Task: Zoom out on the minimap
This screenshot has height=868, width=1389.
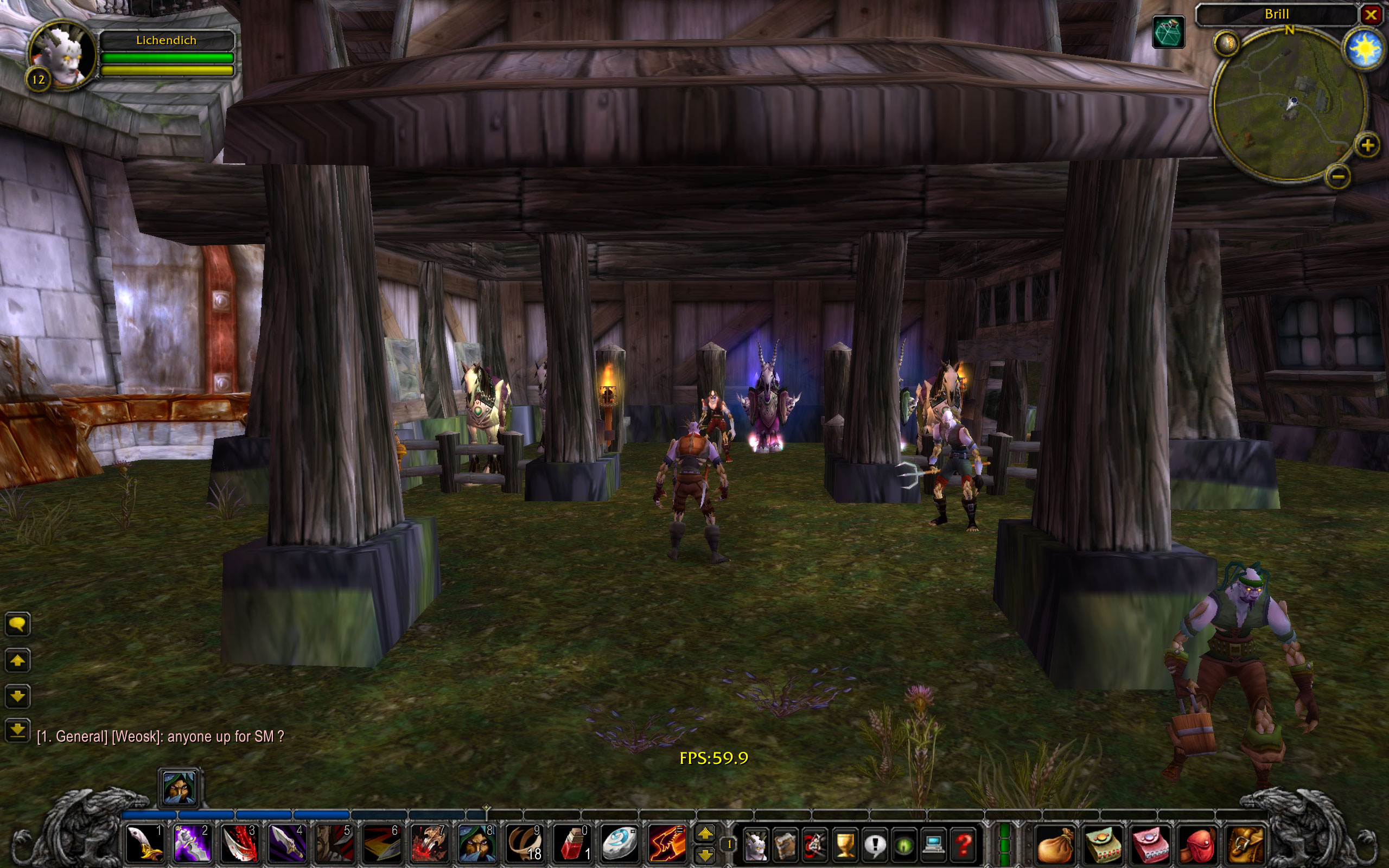Action: pyautogui.click(x=1337, y=177)
